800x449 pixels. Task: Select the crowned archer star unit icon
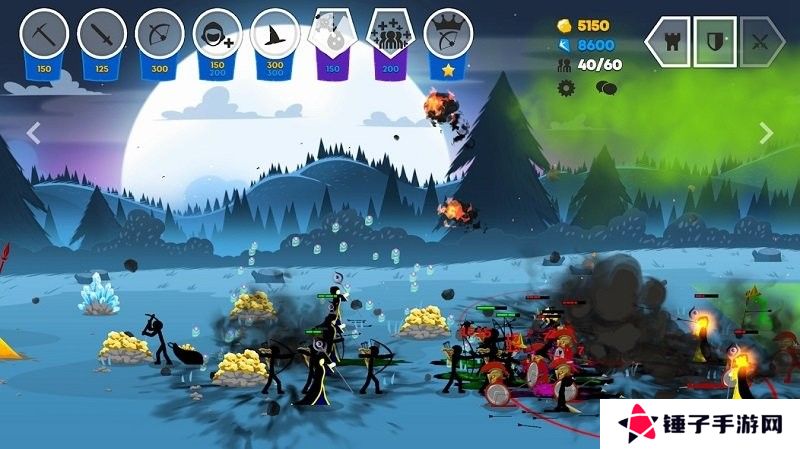[448, 34]
